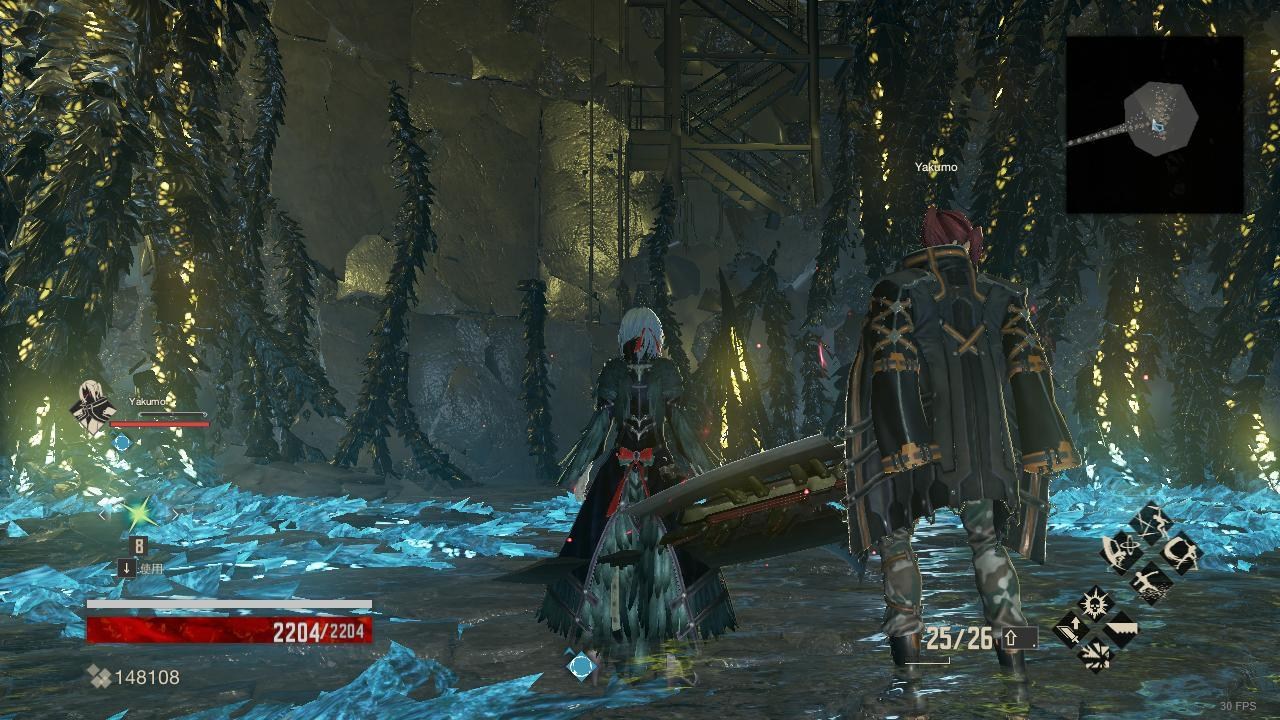Toggle the blue ichor orb under Yakumo's portrait
Screen dimensions: 1280x720
pyautogui.click(x=122, y=441)
